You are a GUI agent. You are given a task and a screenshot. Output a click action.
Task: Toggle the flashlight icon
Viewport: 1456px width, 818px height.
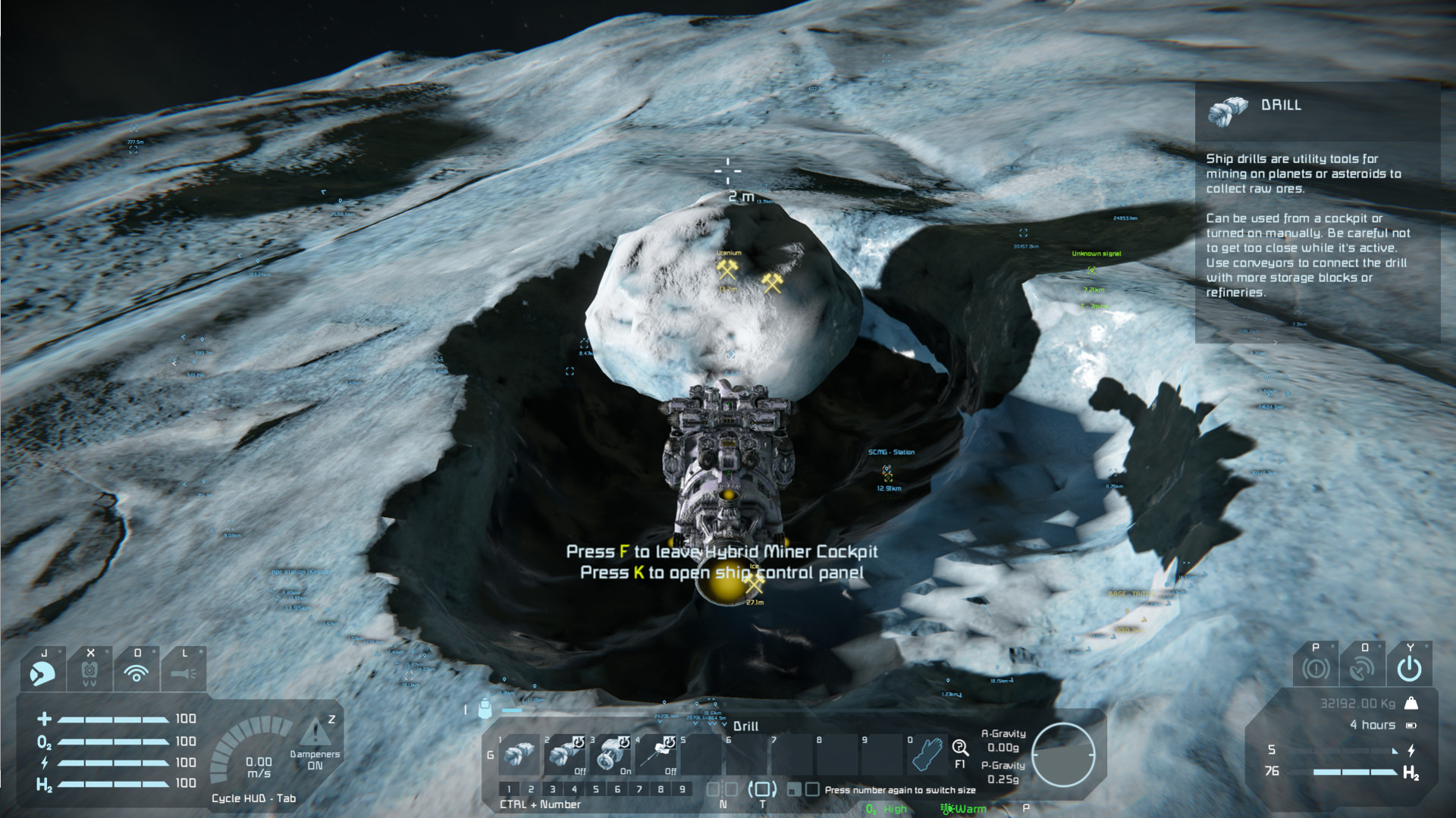[x=184, y=672]
